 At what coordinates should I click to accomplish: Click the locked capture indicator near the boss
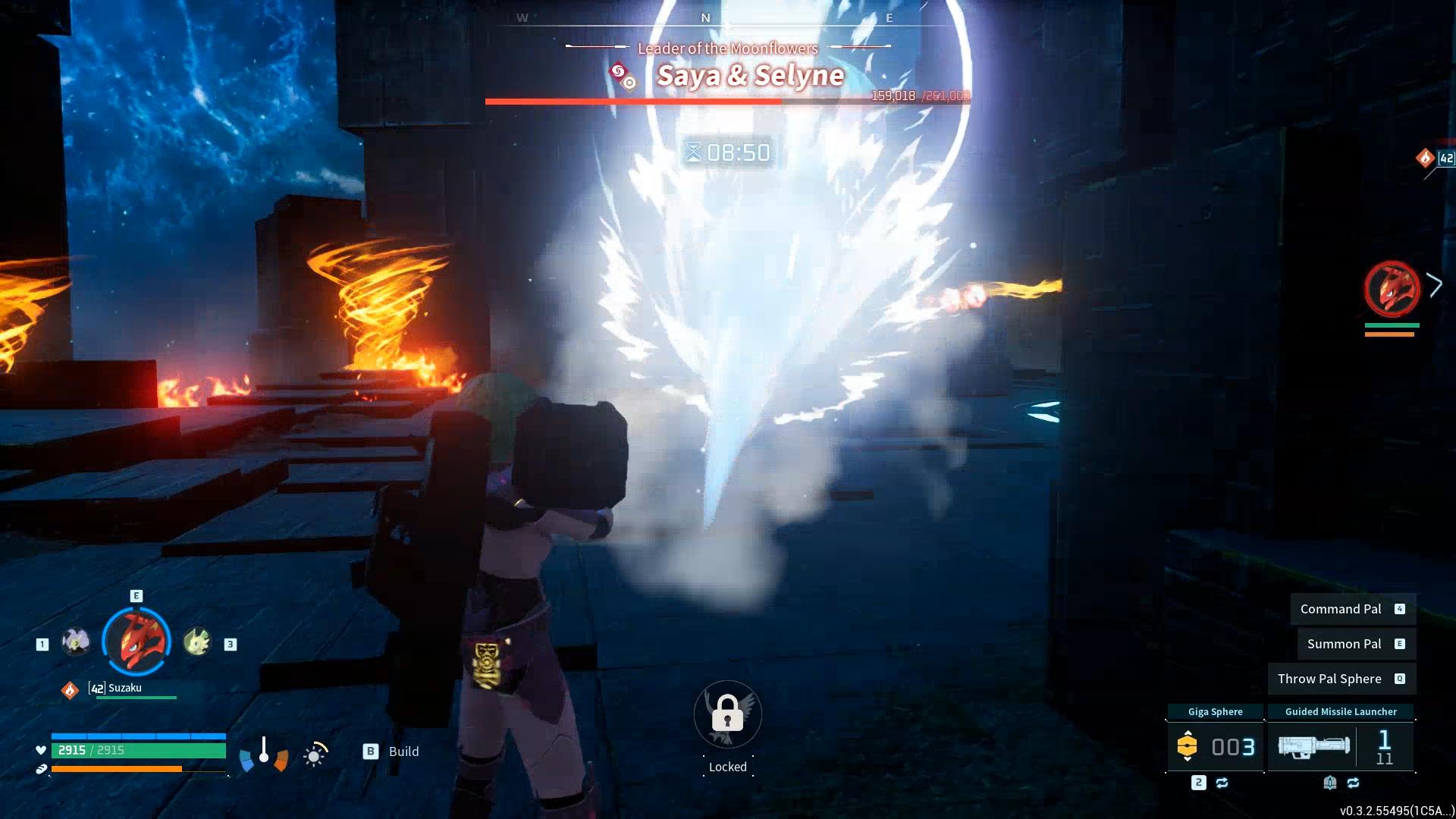pos(727,714)
